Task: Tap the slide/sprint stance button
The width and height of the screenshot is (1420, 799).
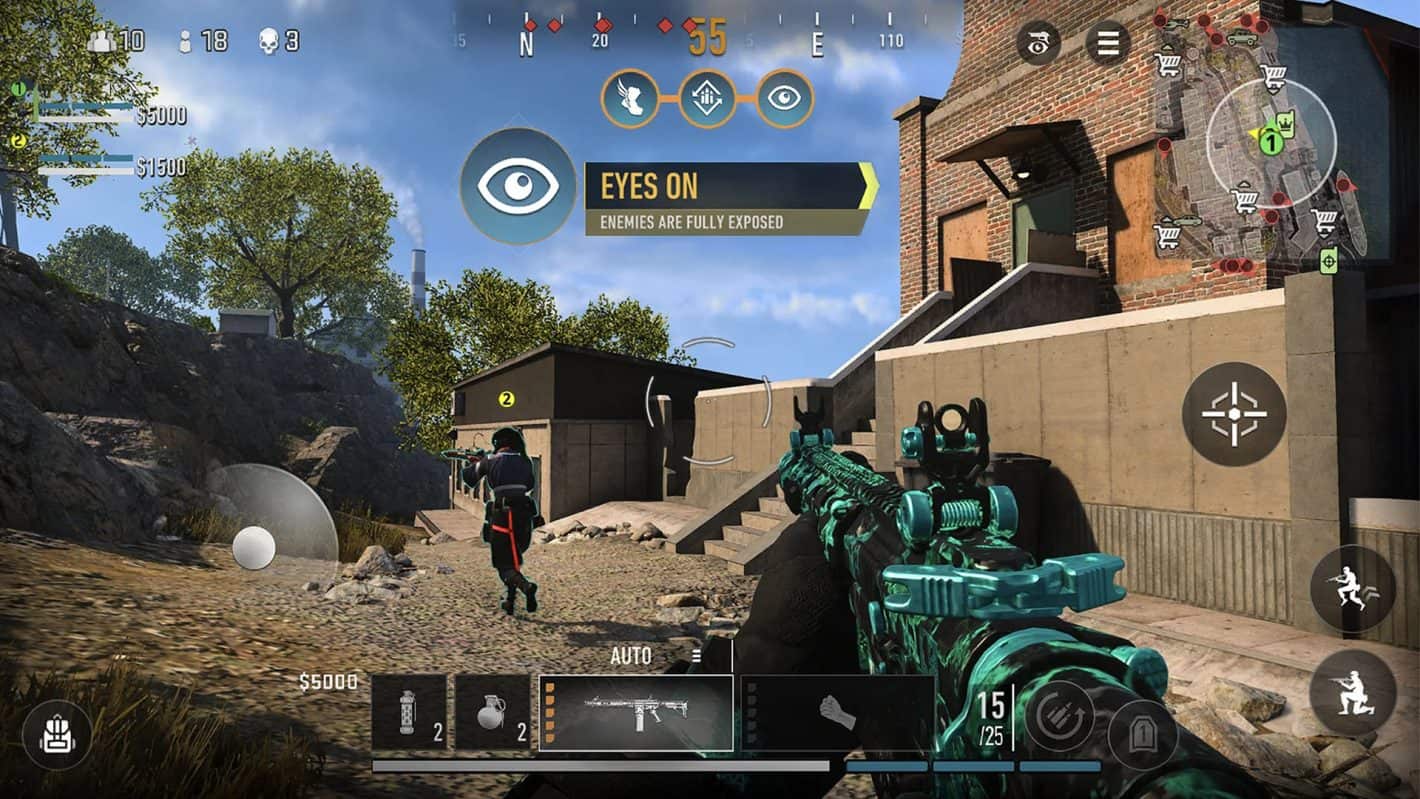Action: 1352,589
